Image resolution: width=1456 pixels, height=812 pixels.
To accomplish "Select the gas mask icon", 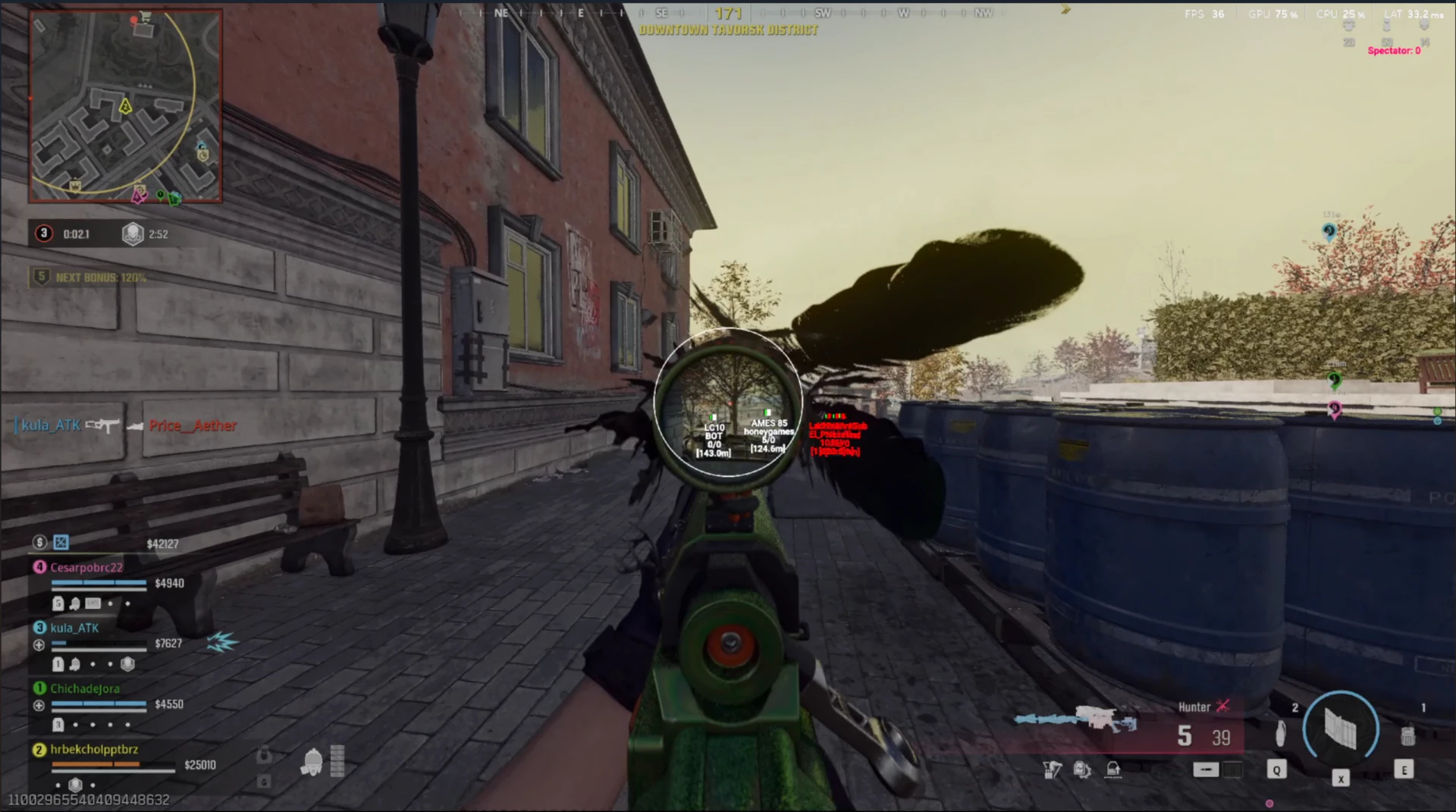I will tap(312, 762).
